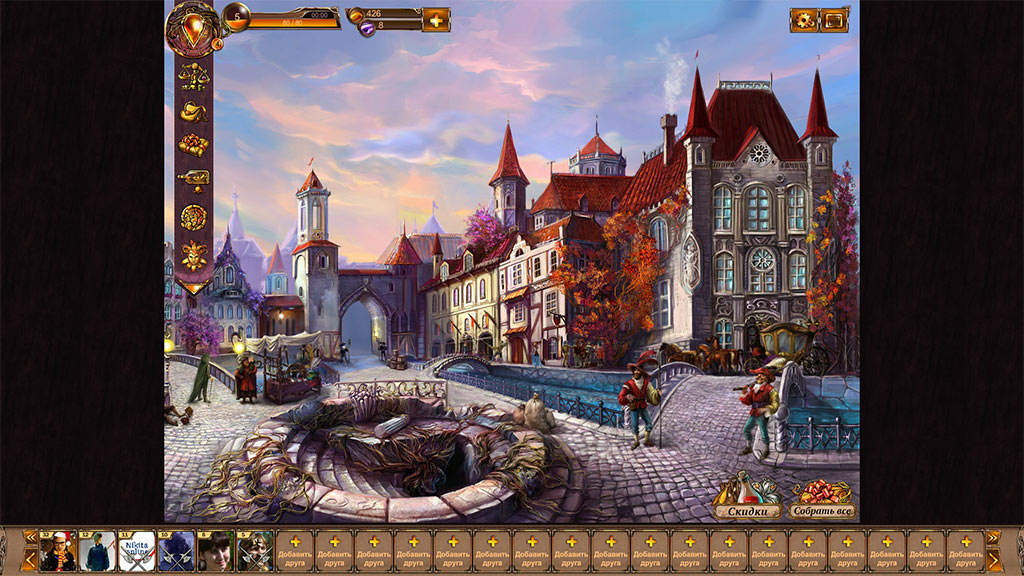Jump to start of the friends list
The image size is (1024, 576).
click(x=30, y=537)
